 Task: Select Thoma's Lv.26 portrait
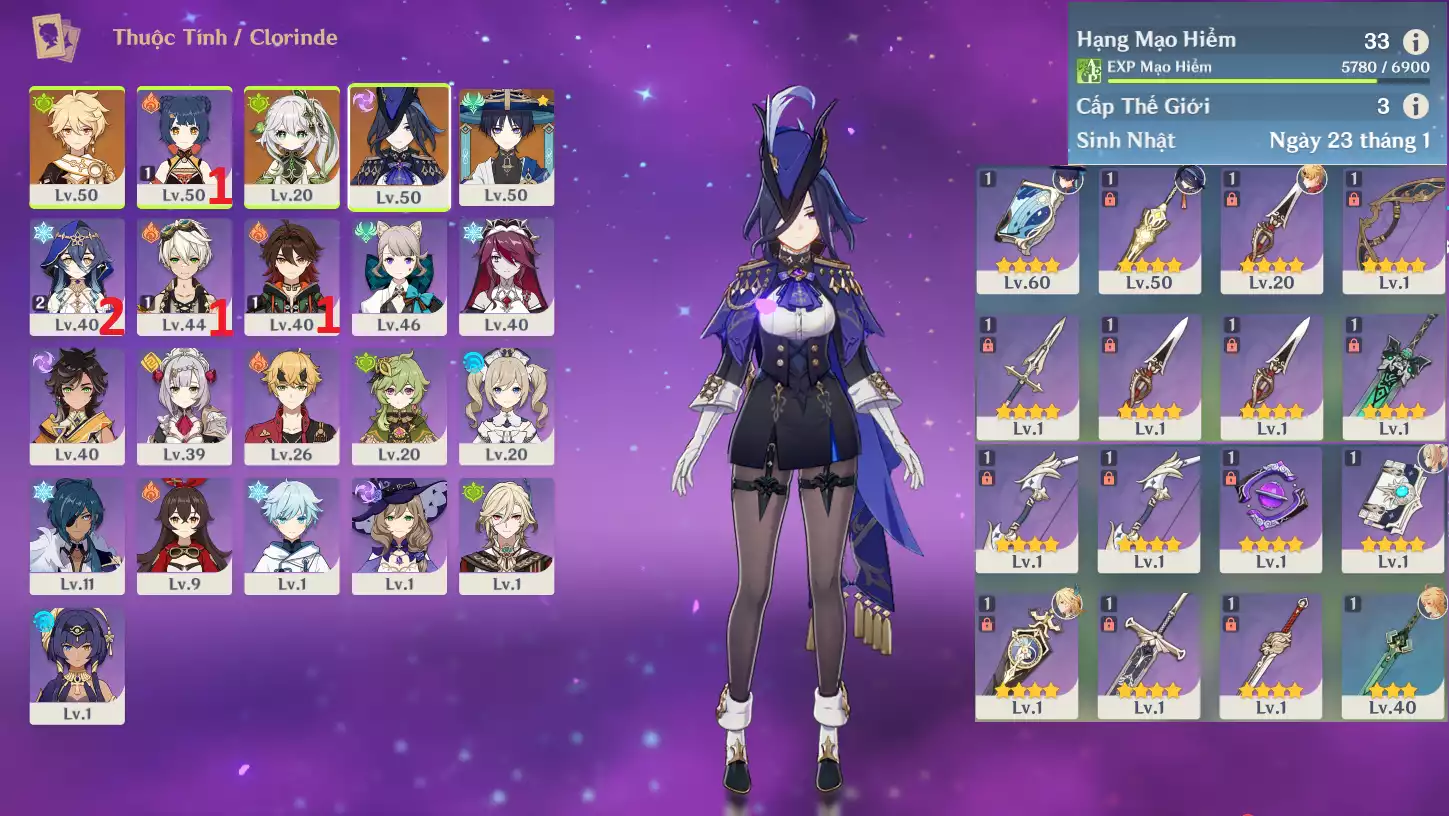pos(292,405)
